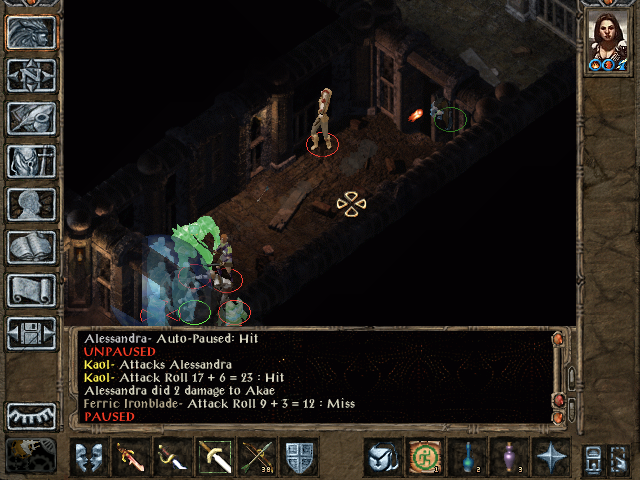Click the game clock to unpause
This screenshot has width=640, height=480.
[31, 454]
